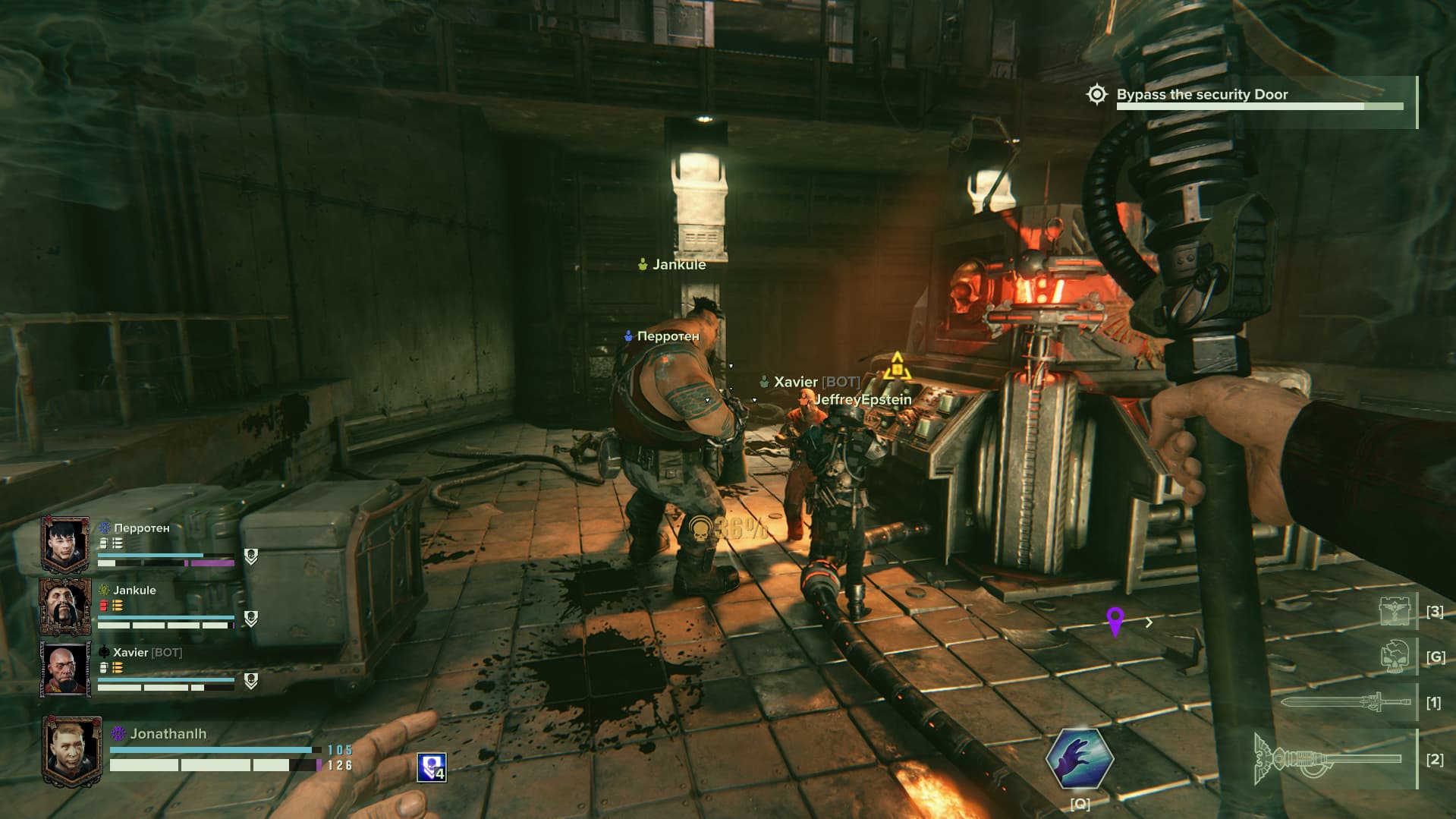Equip the force staff weapon slot
Image resolution: width=1456 pixels, height=819 pixels.
tap(1329, 758)
